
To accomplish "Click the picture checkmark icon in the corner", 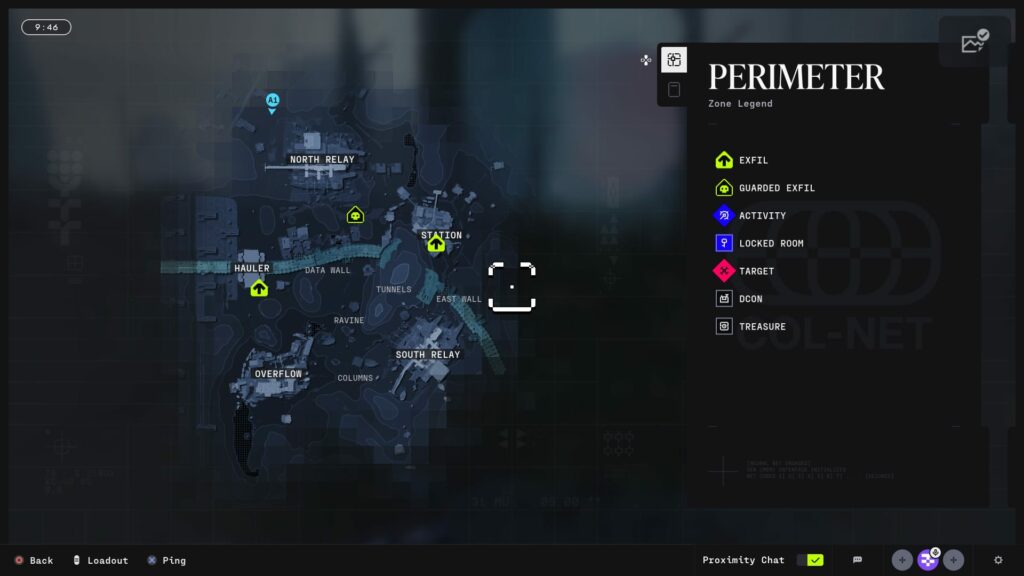I will click(974, 41).
